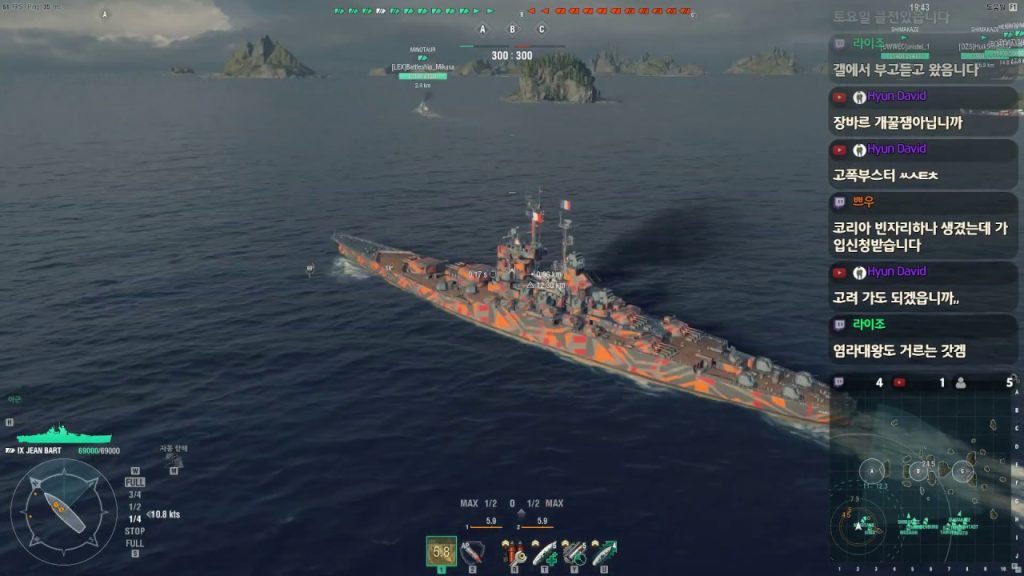Select STOP on the engine telegraph
Viewport: 1024px width, 576px height.
tap(134, 531)
